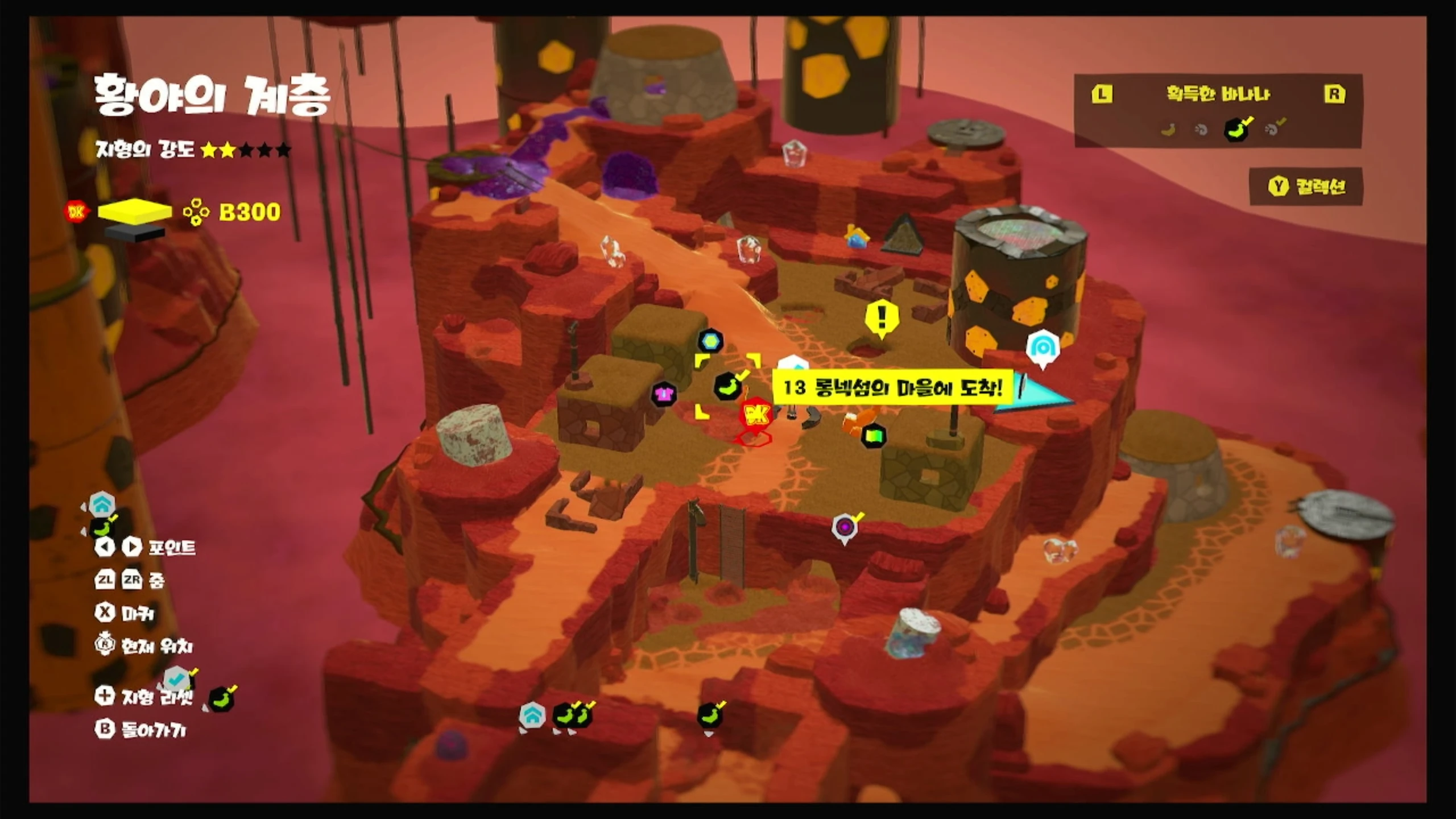Click the white and cyan arch-shaped map marker

pos(1043,347)
